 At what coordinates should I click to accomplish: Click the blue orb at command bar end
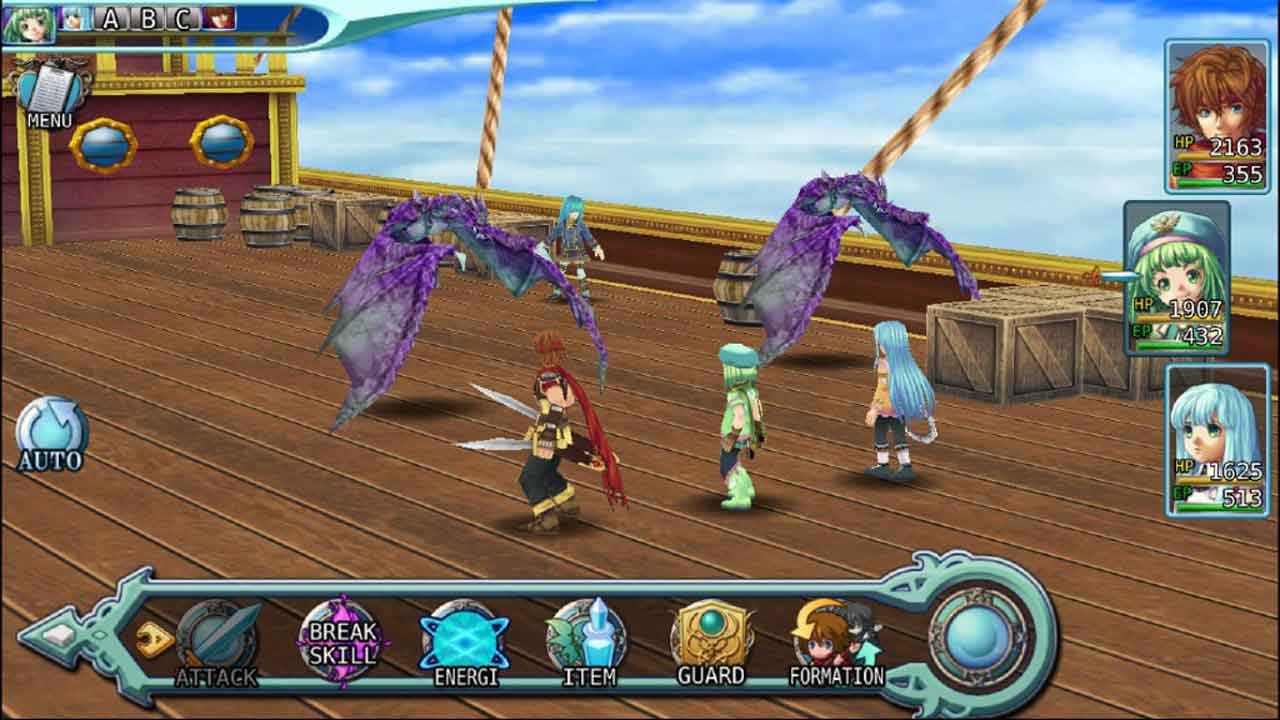pyautogui.click(x=977, y=638)
